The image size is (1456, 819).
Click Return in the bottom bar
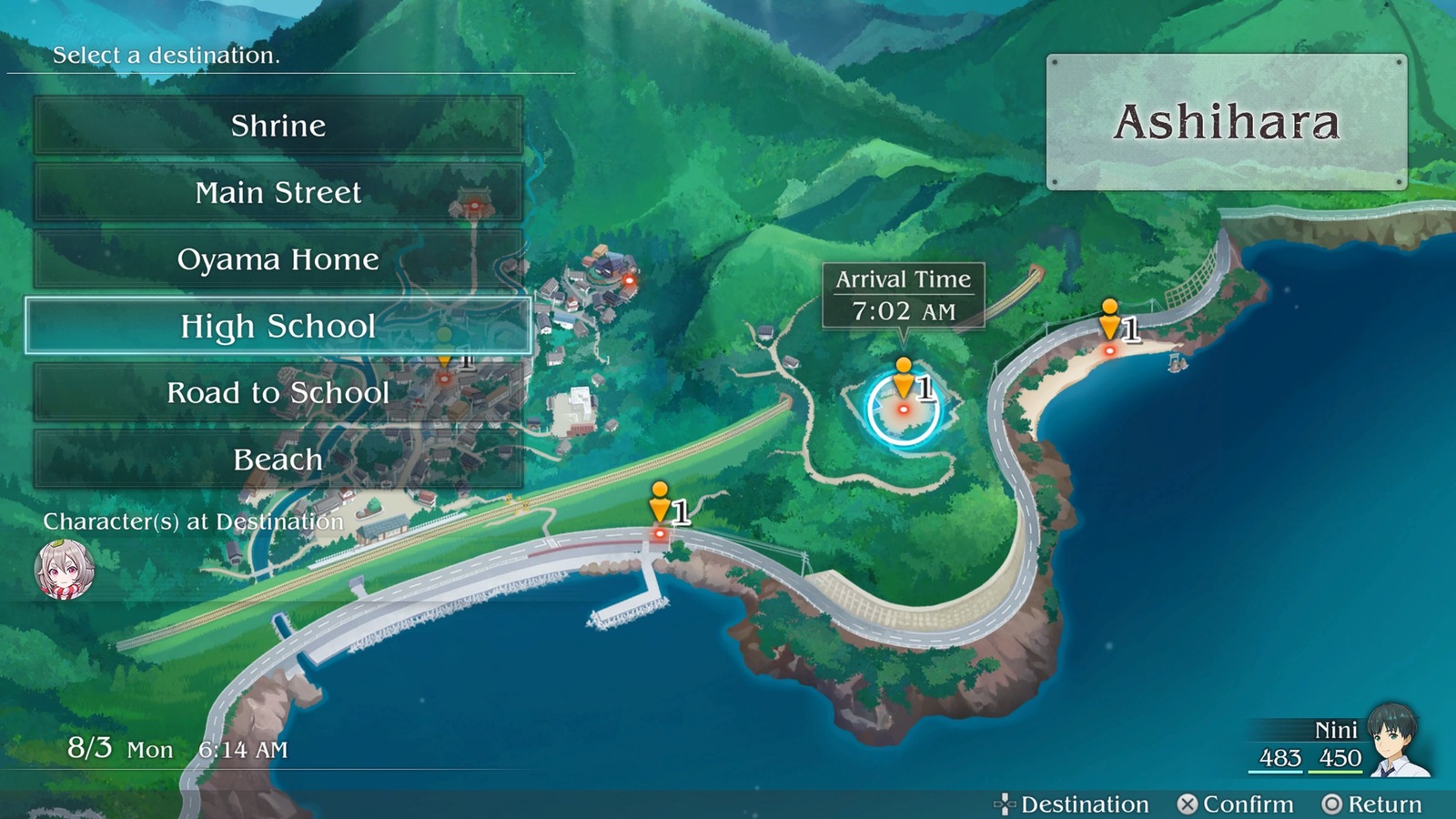click(x=1372, y=804)
